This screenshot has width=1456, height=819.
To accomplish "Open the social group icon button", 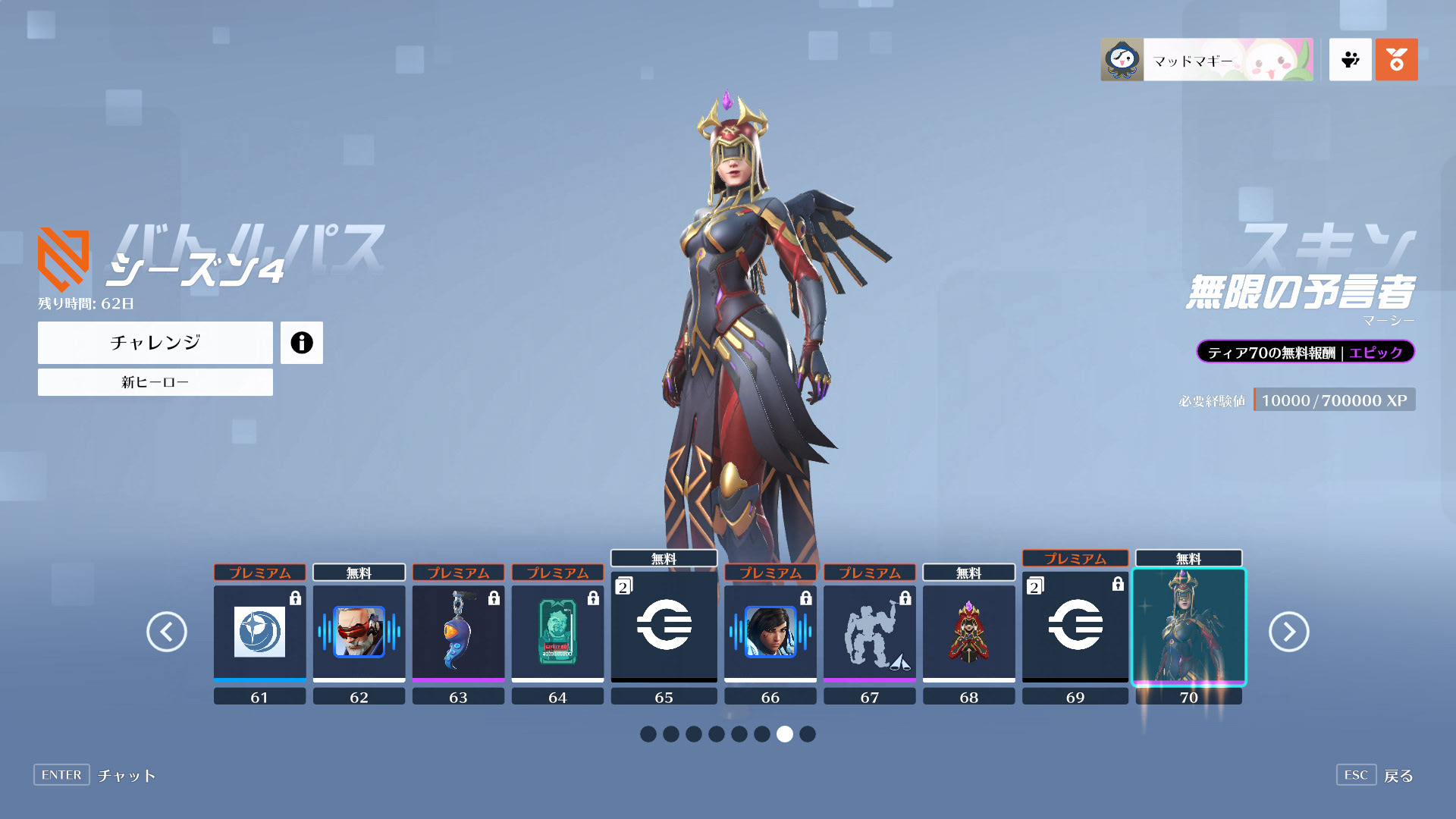I will click(1350, 60).
